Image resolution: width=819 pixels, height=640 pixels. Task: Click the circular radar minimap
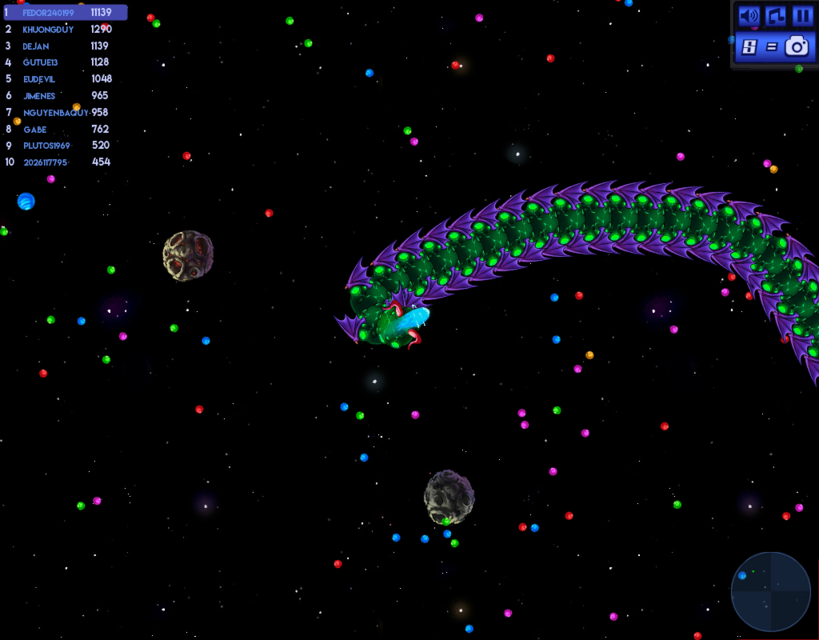pos(771,591)
